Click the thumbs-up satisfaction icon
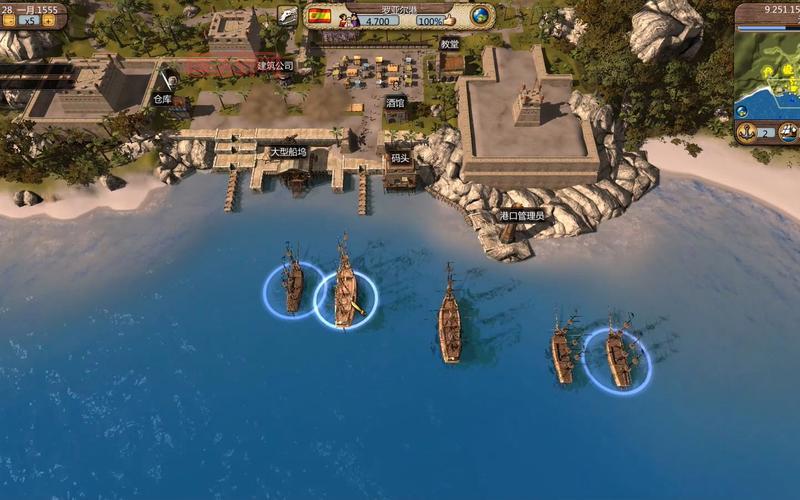 pyautogui.click(x=451, y=20)
